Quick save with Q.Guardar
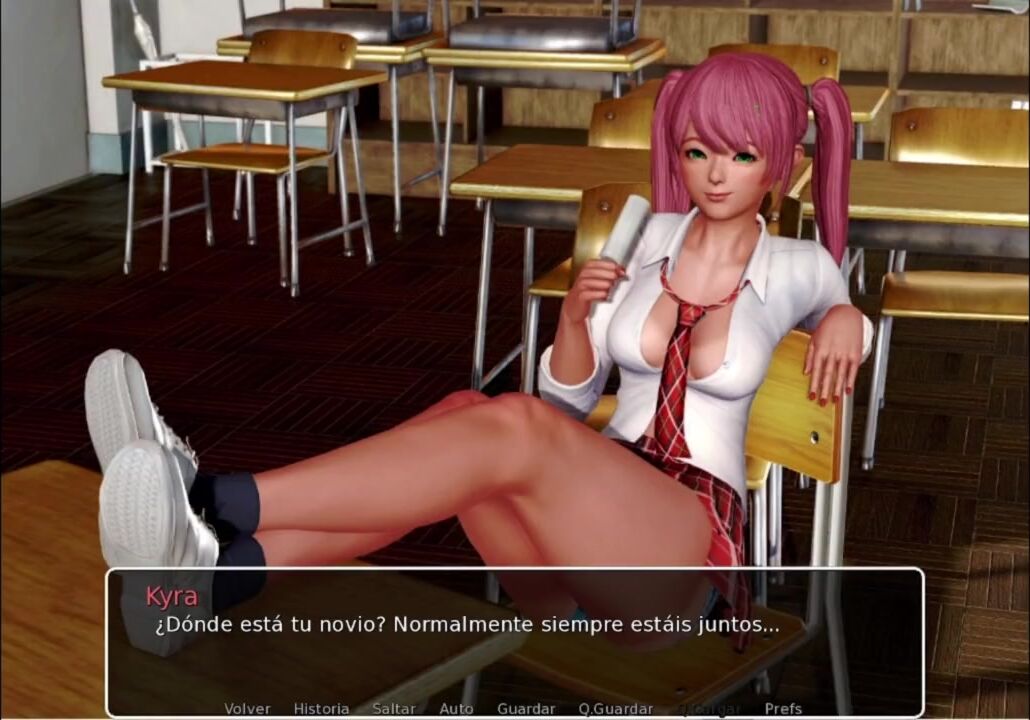 pyautogui.click(x=616, y=708)
